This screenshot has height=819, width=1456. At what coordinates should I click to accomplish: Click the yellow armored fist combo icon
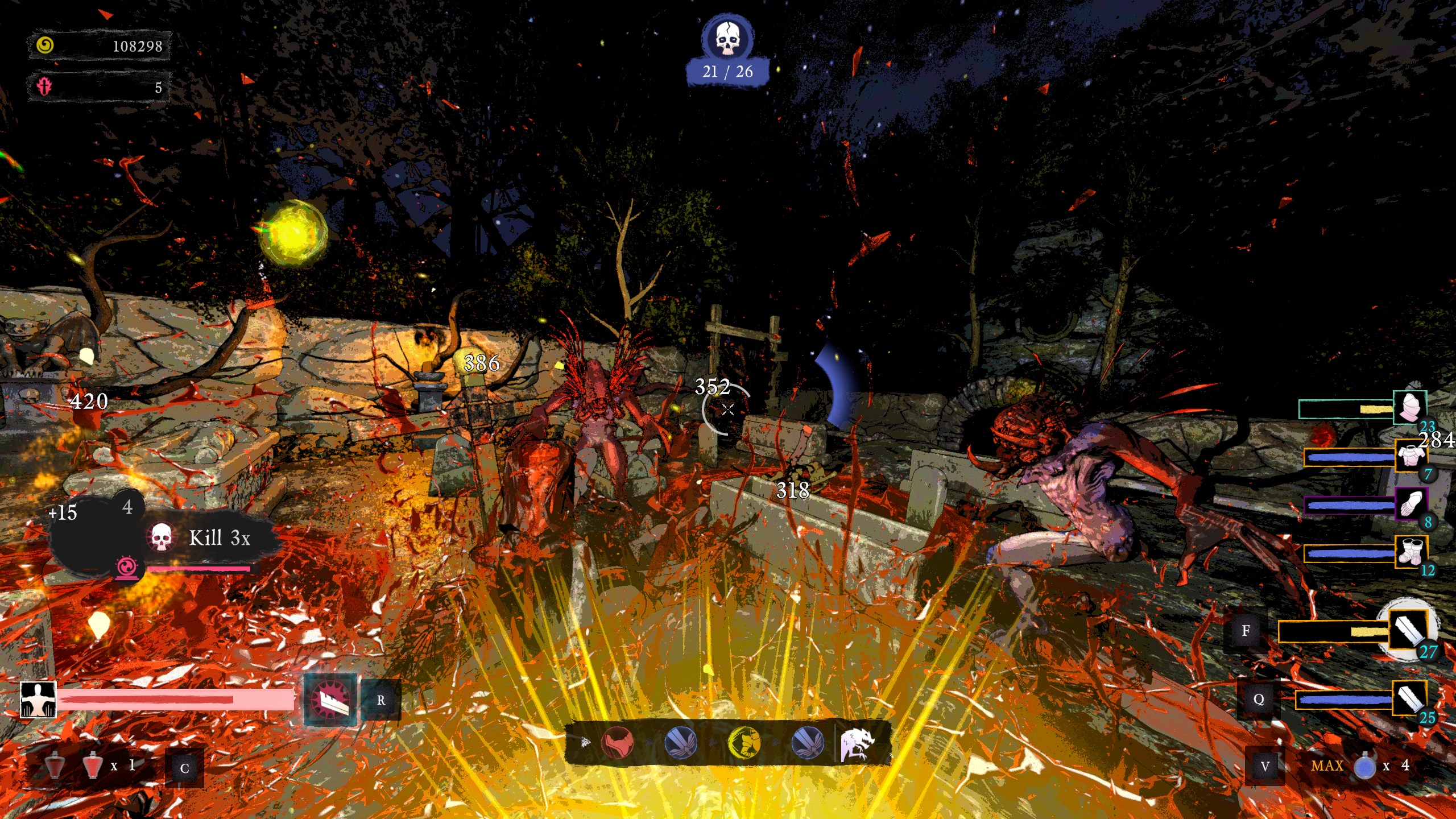point(744,742)
